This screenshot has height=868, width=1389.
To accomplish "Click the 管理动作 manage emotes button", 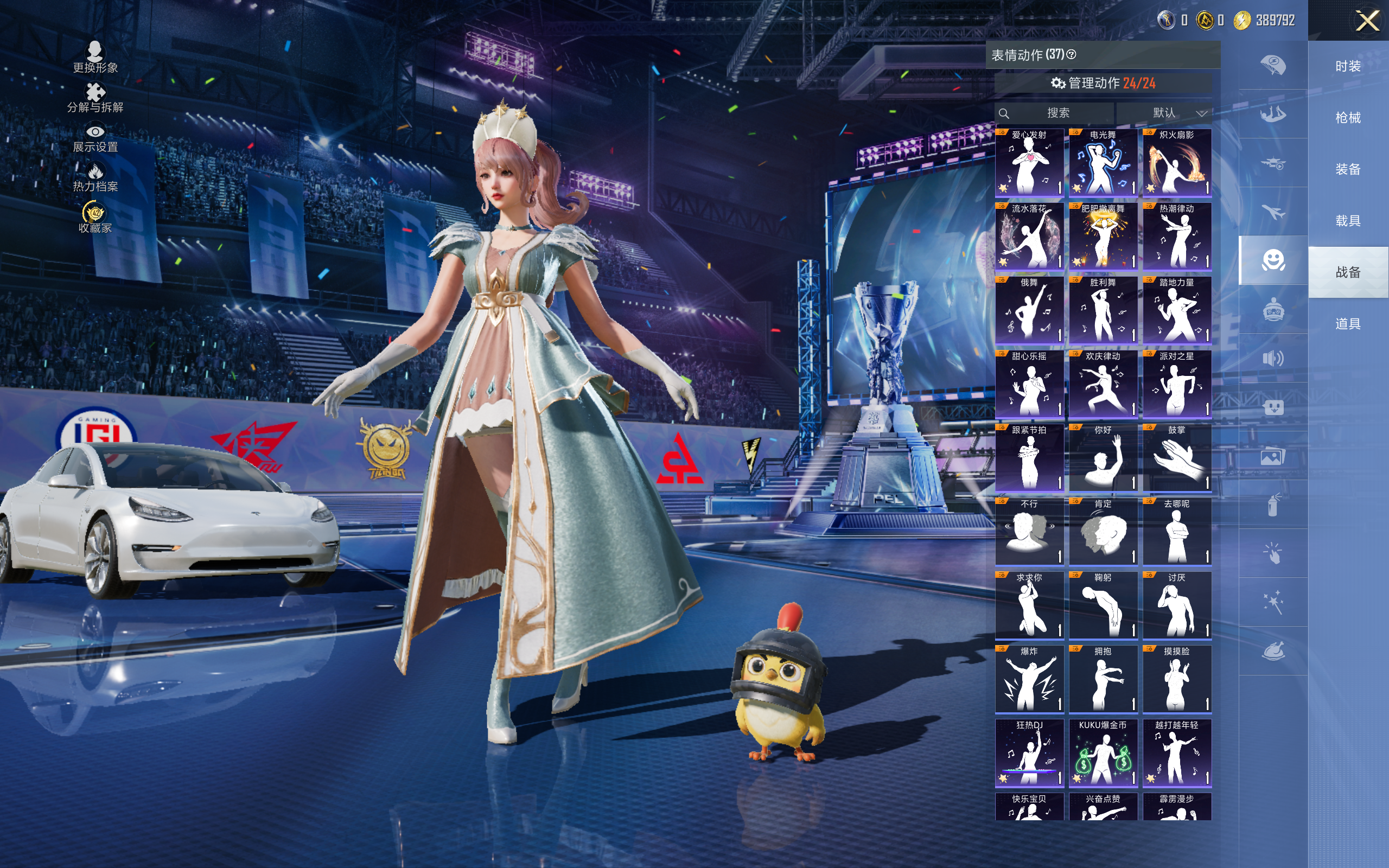I will (1103, 83).
